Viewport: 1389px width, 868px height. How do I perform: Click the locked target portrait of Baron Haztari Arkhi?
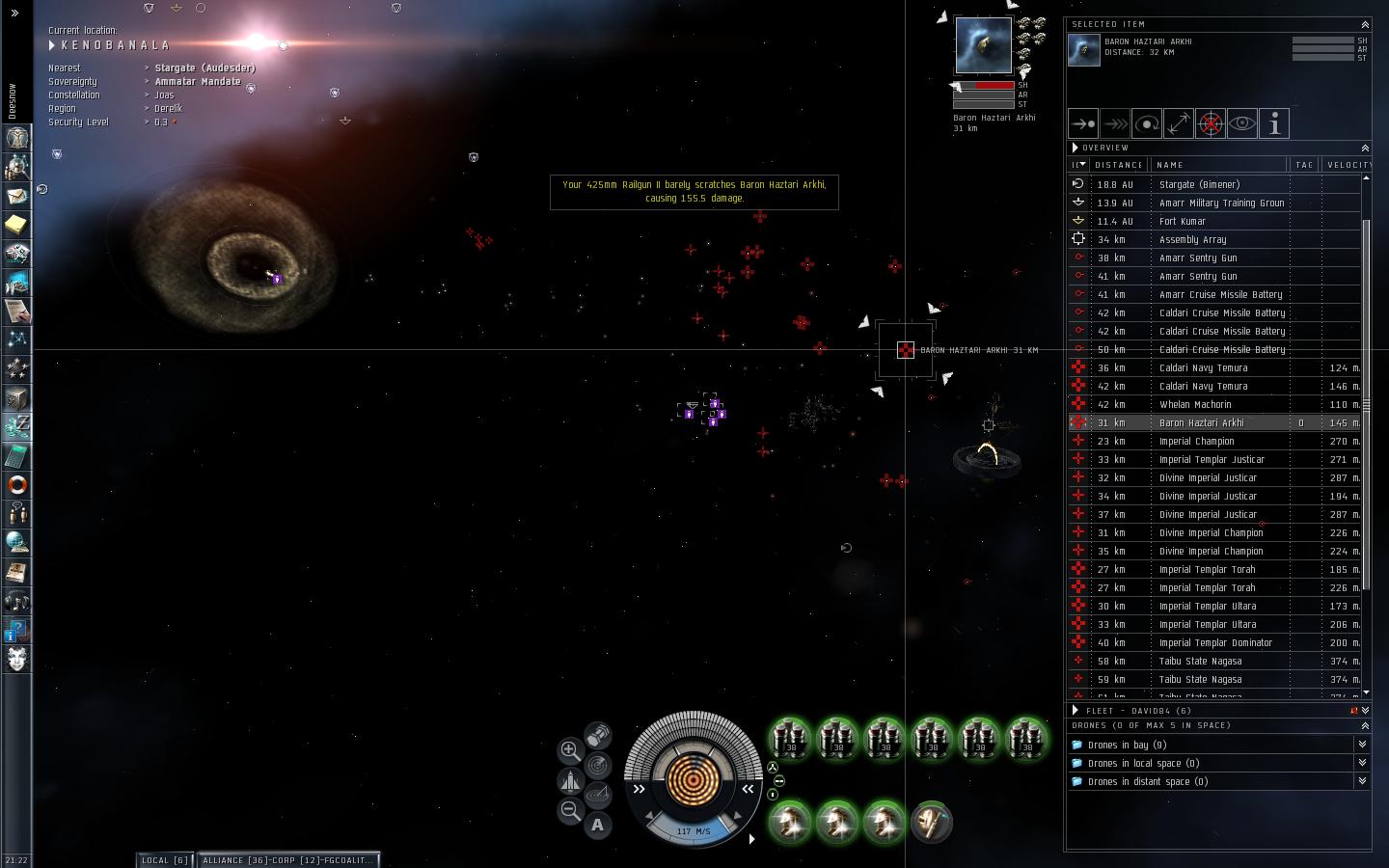click(x=983, y=44)
